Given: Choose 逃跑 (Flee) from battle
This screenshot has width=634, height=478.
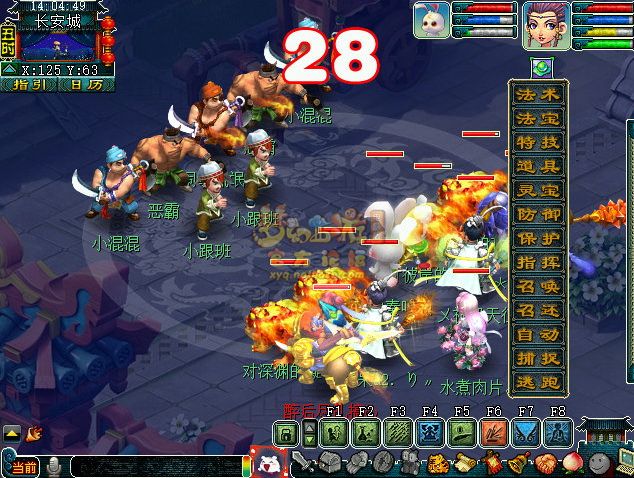Looking at the screenshot, I should pos(538,383).
